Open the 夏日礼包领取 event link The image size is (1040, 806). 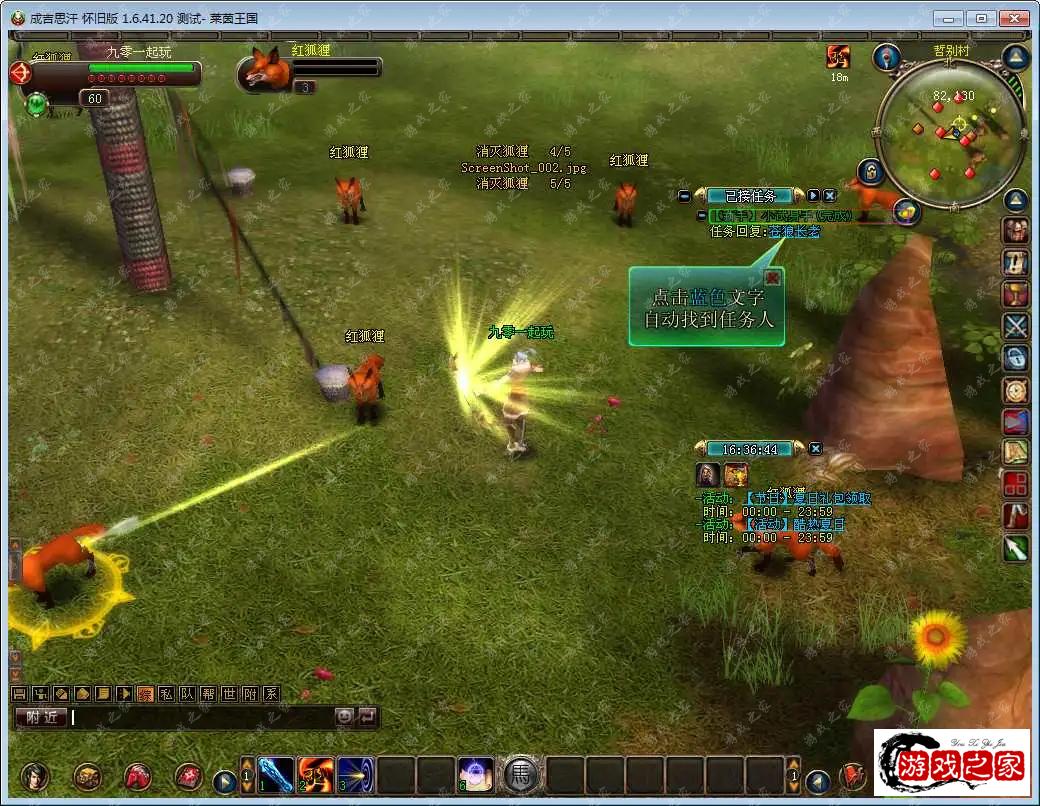tap(808, 498)
